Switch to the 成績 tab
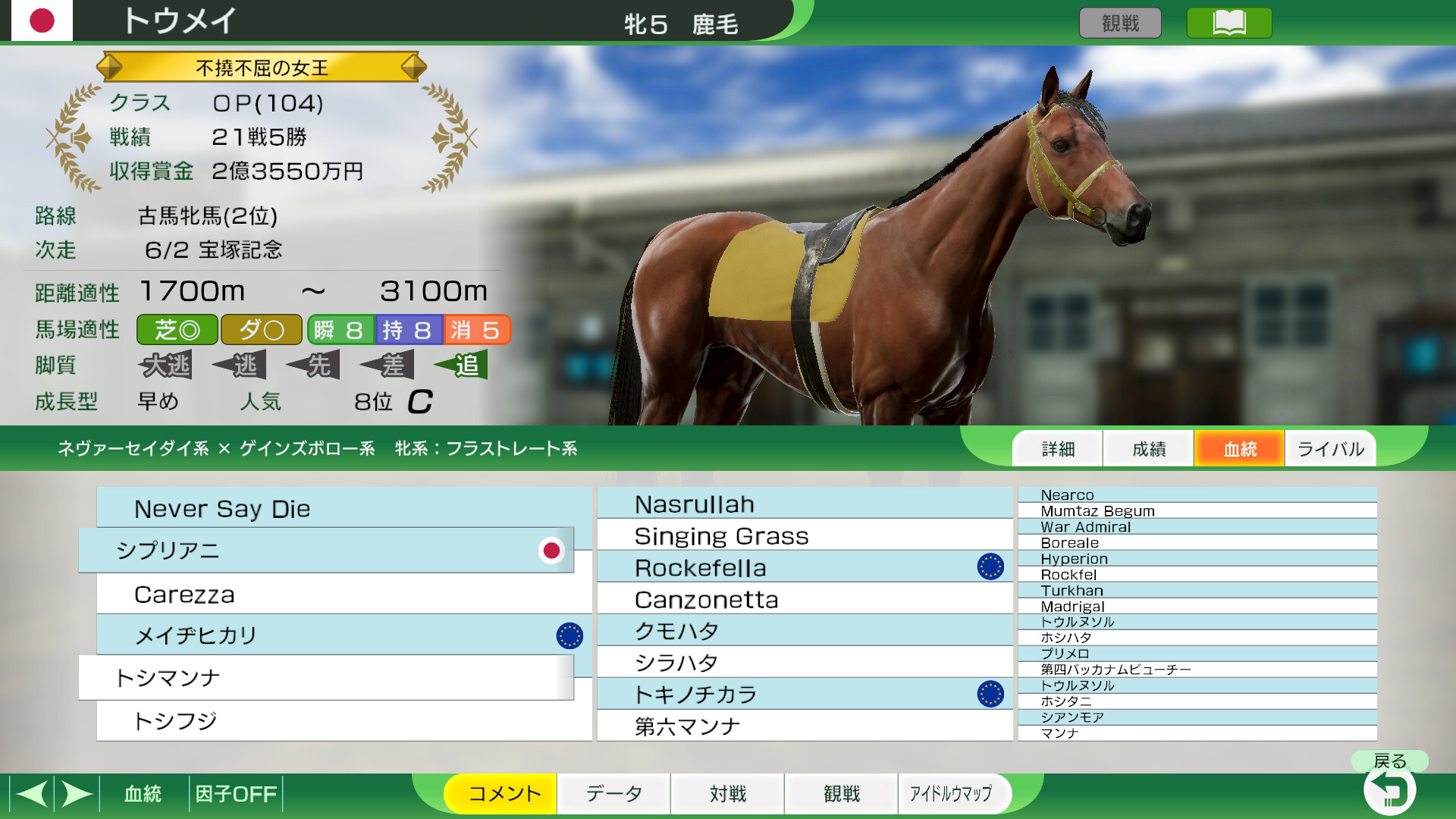Screen dimensions: 1456x819 click(1148, 448)
